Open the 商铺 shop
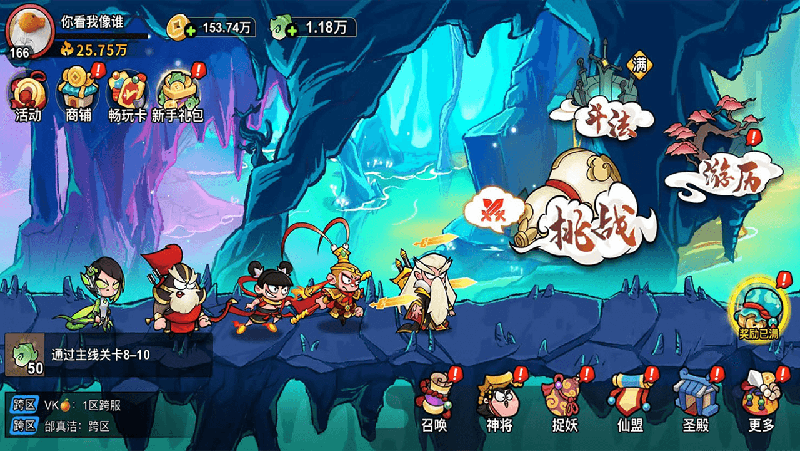 77,94
